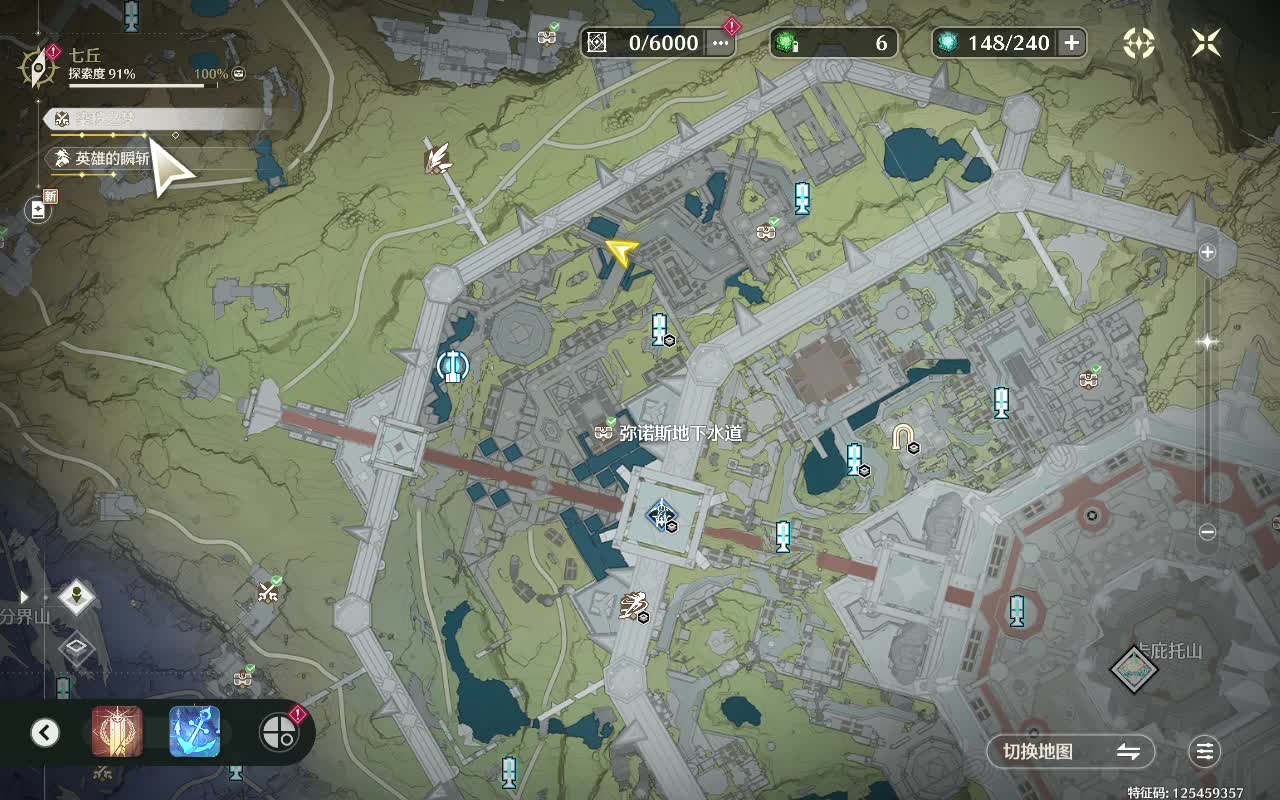Select the 英雄的瞬斩 quest tracker entry
The width and height of the screenshot is (1280, 800).
click(x=110, y=158)
